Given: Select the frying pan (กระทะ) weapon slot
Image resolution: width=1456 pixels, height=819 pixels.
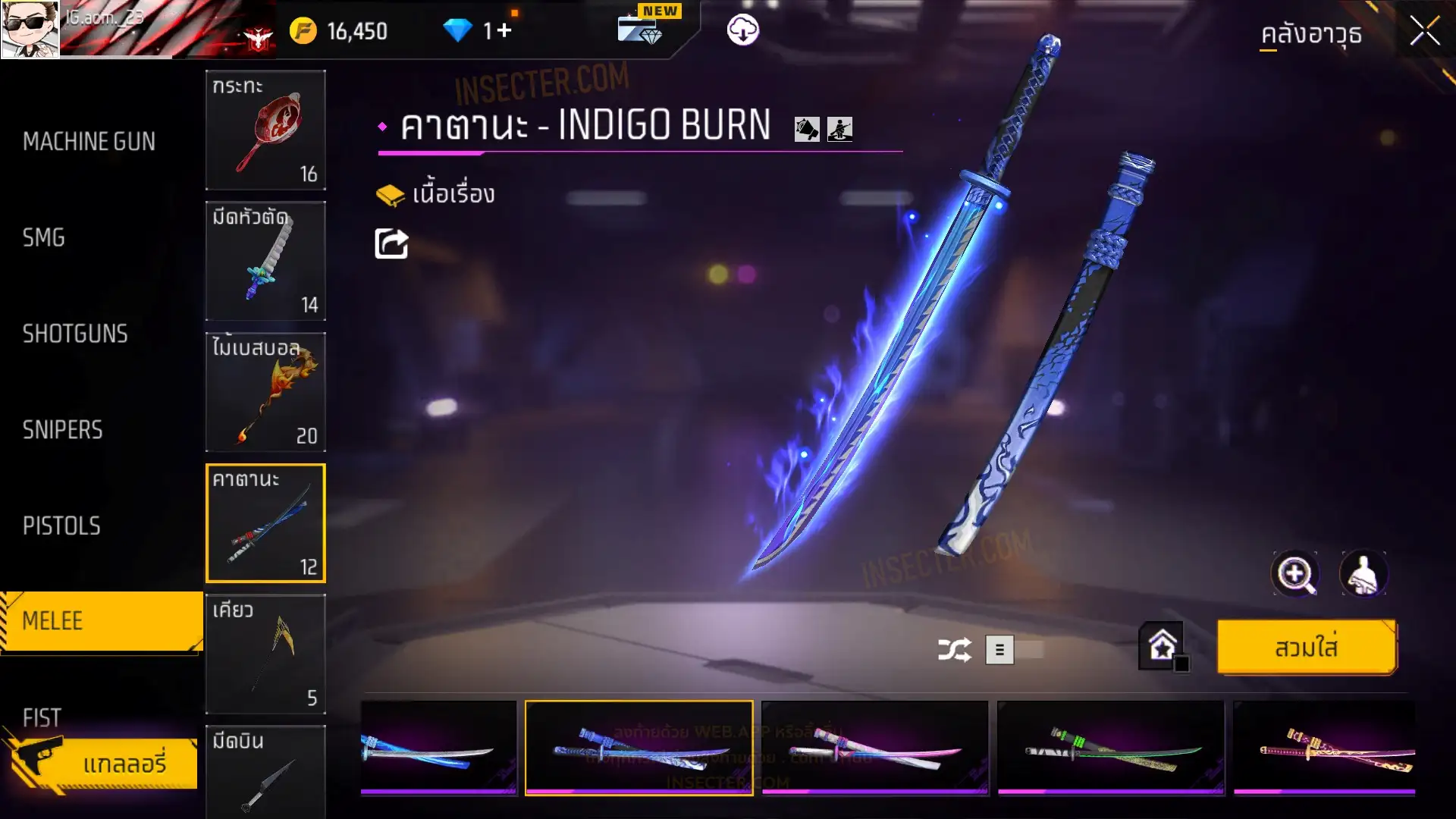Looking at the screenshot, I should coord(265,130).
